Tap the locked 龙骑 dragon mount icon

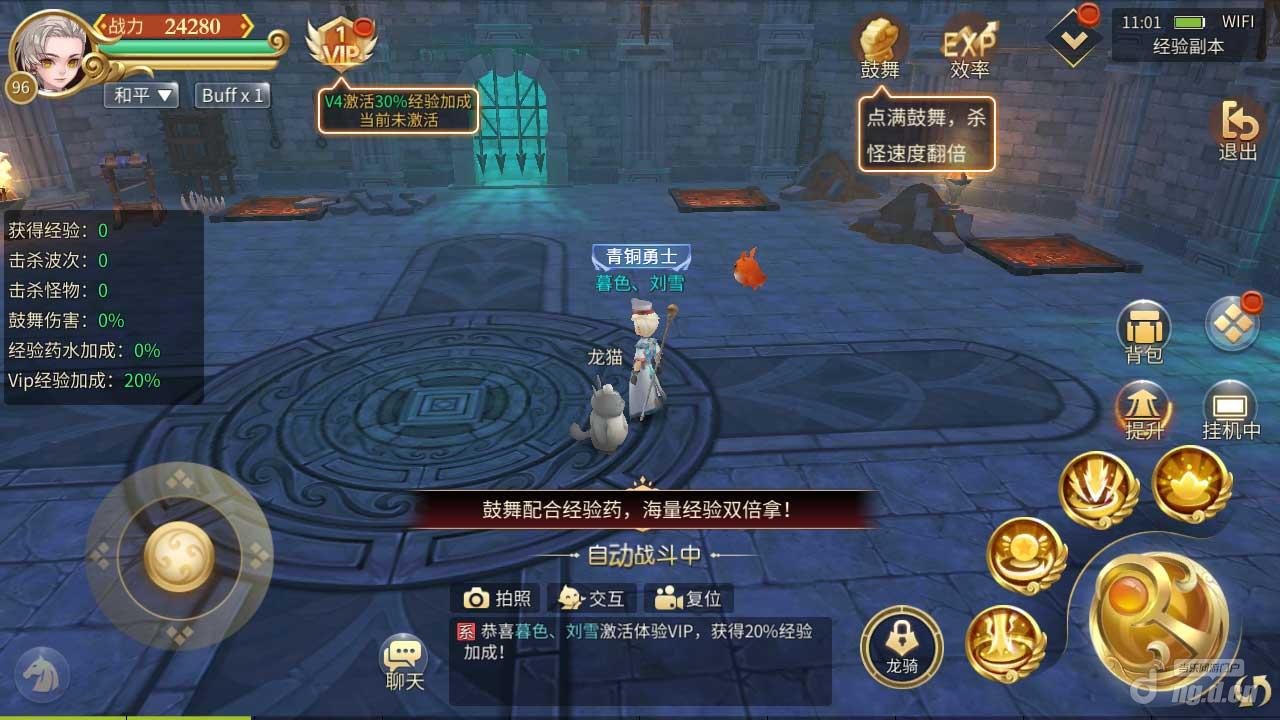pos(901,646)
